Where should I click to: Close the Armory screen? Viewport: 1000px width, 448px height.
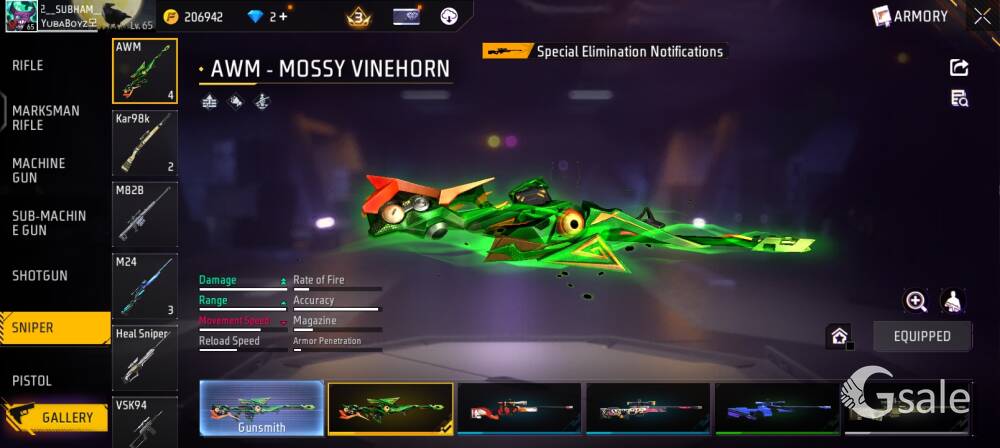coord(982,16)
